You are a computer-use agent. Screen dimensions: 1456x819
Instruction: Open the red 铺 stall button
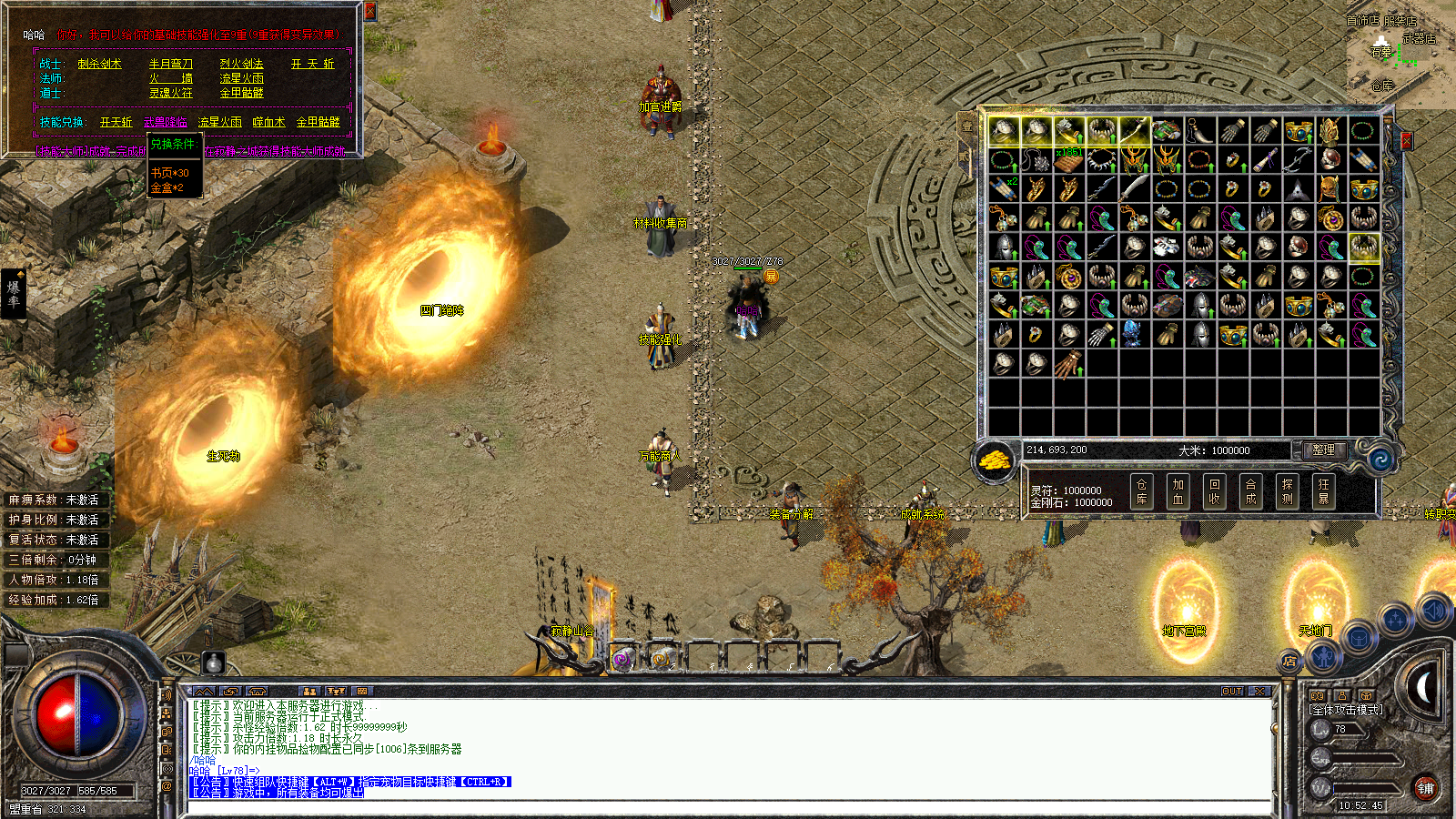[1425, 788]
